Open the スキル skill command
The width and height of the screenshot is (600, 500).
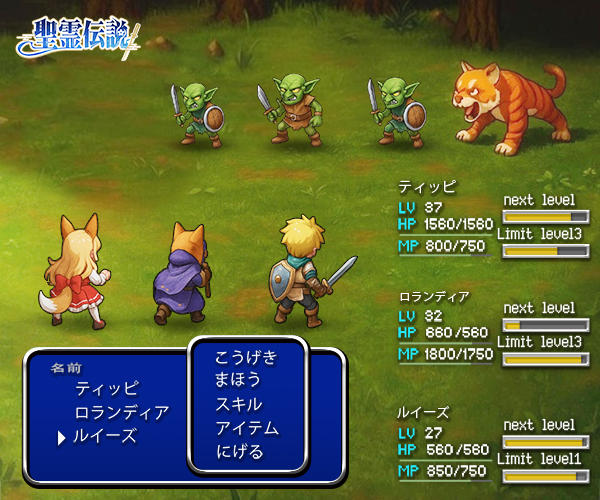[x=239, y=405]
